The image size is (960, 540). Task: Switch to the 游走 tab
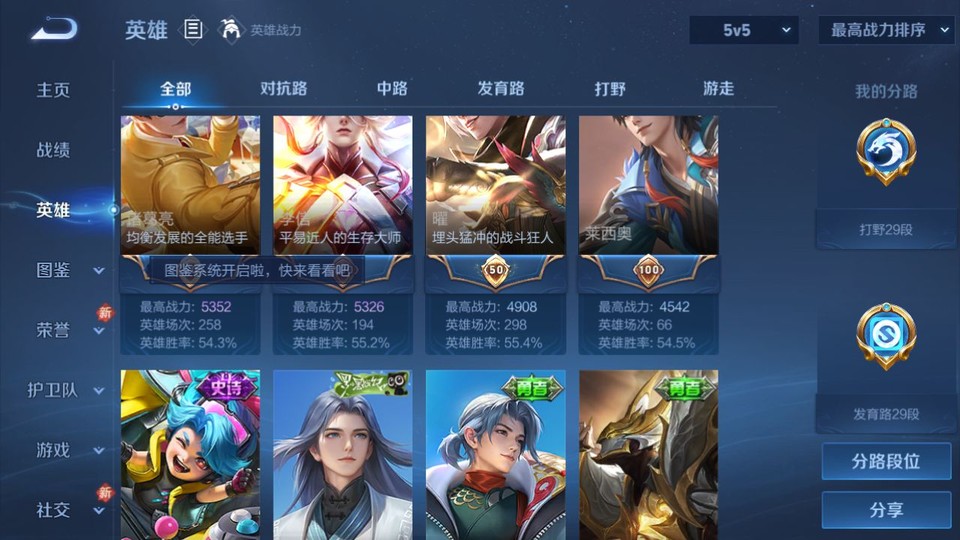(x=718, y=88)
